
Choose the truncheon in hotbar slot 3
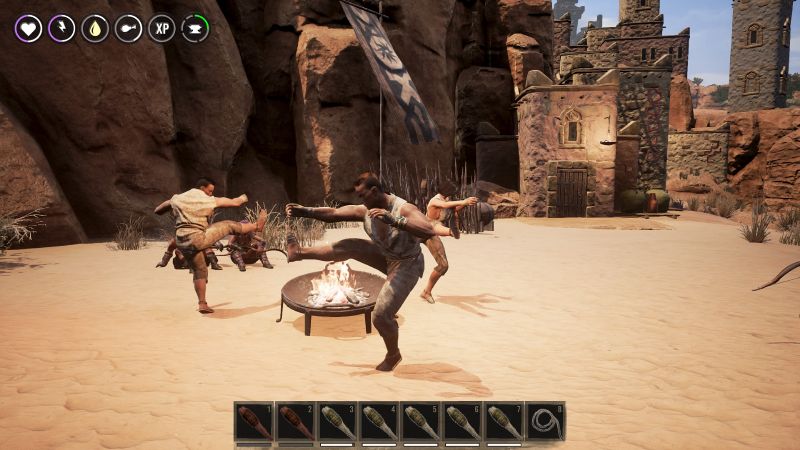click(x=337, y=422)
